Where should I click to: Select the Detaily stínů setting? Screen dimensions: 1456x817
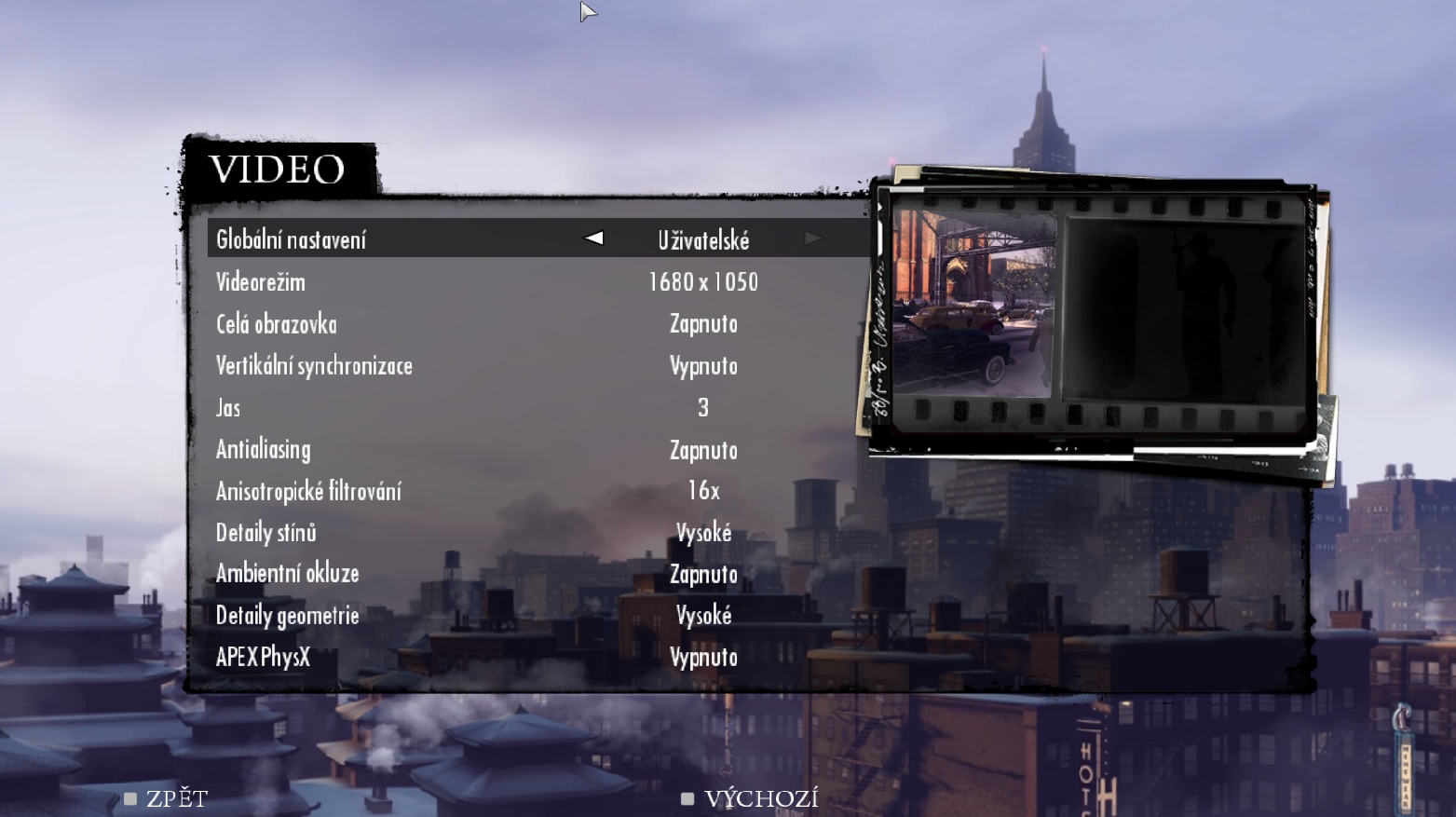point(702,533)
